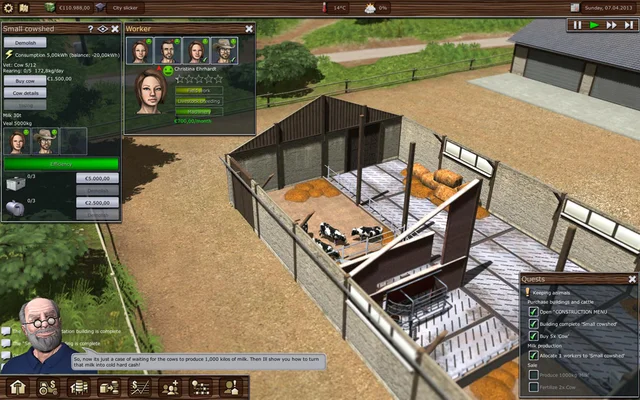Close the Worker panel

click(247, 29)
